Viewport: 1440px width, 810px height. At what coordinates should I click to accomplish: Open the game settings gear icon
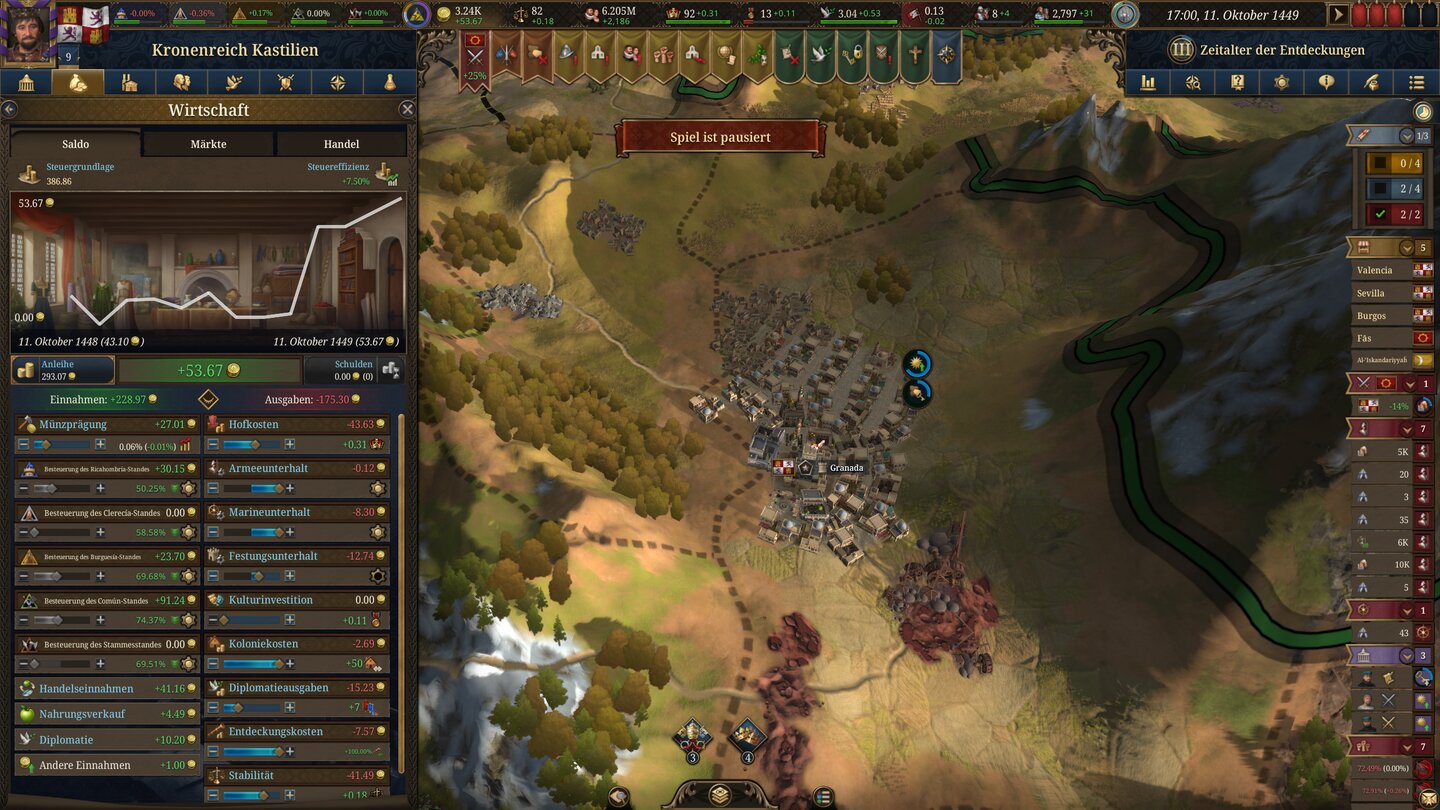click(1281, 82)
